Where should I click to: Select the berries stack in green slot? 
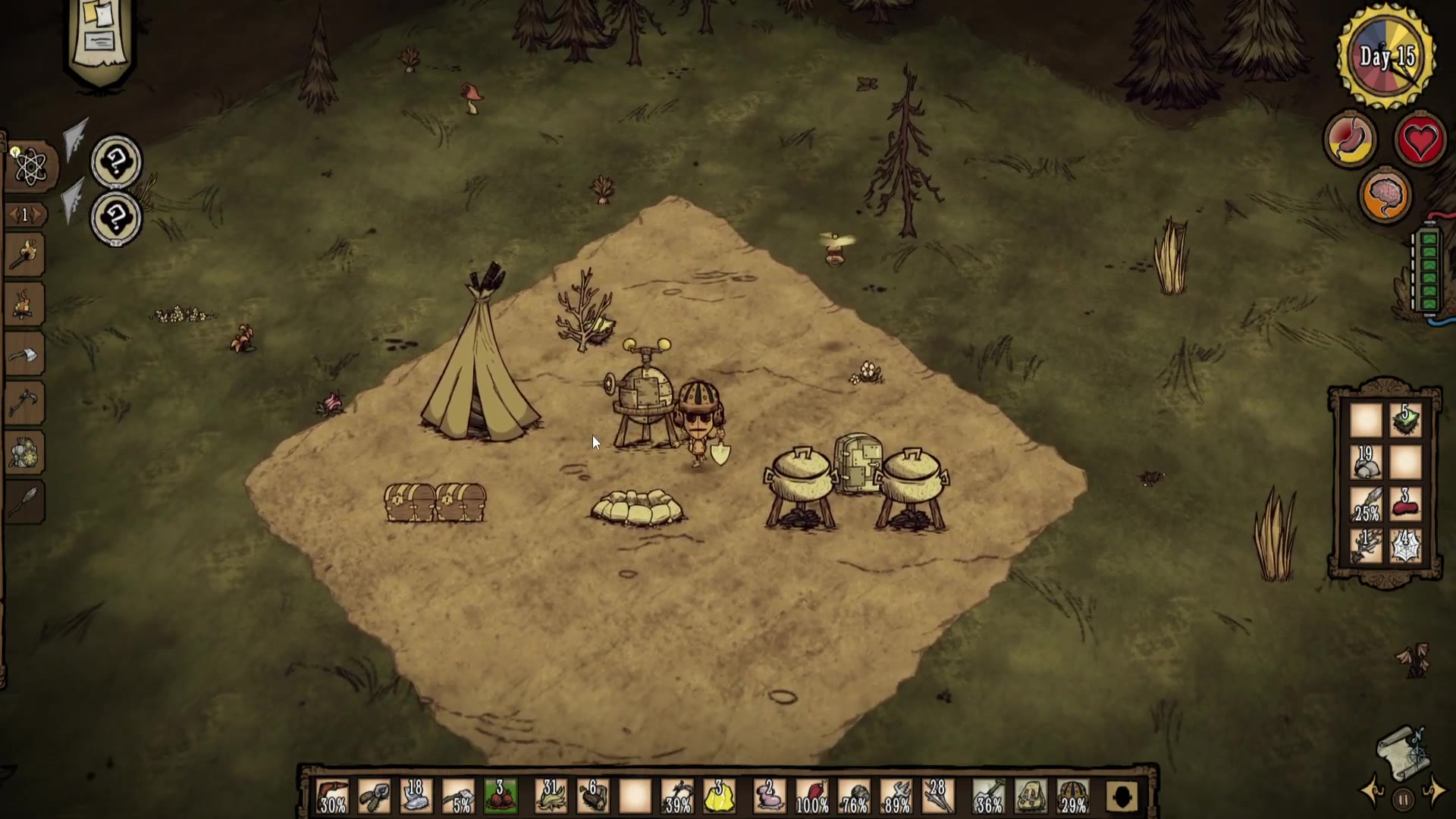click(500, 796)
